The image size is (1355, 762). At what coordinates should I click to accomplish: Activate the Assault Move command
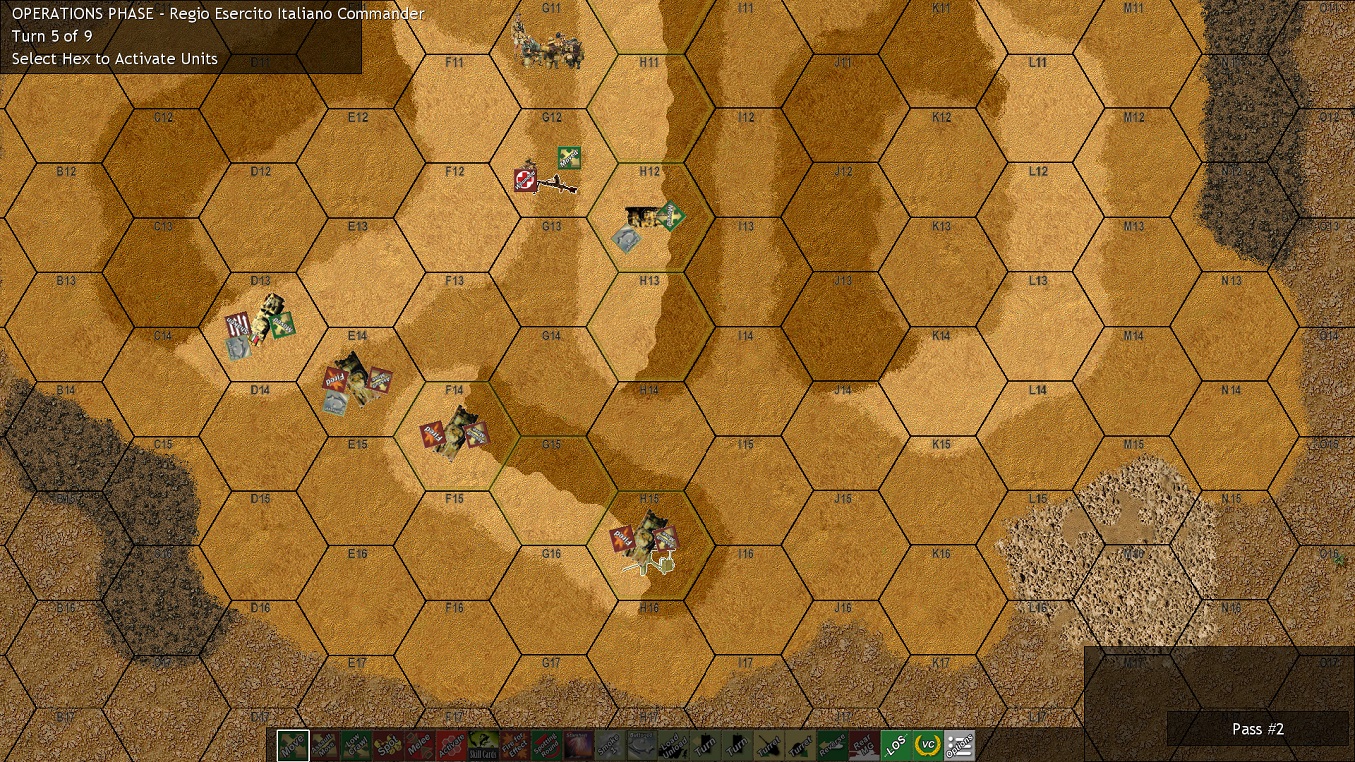click(x=323, y=744)
